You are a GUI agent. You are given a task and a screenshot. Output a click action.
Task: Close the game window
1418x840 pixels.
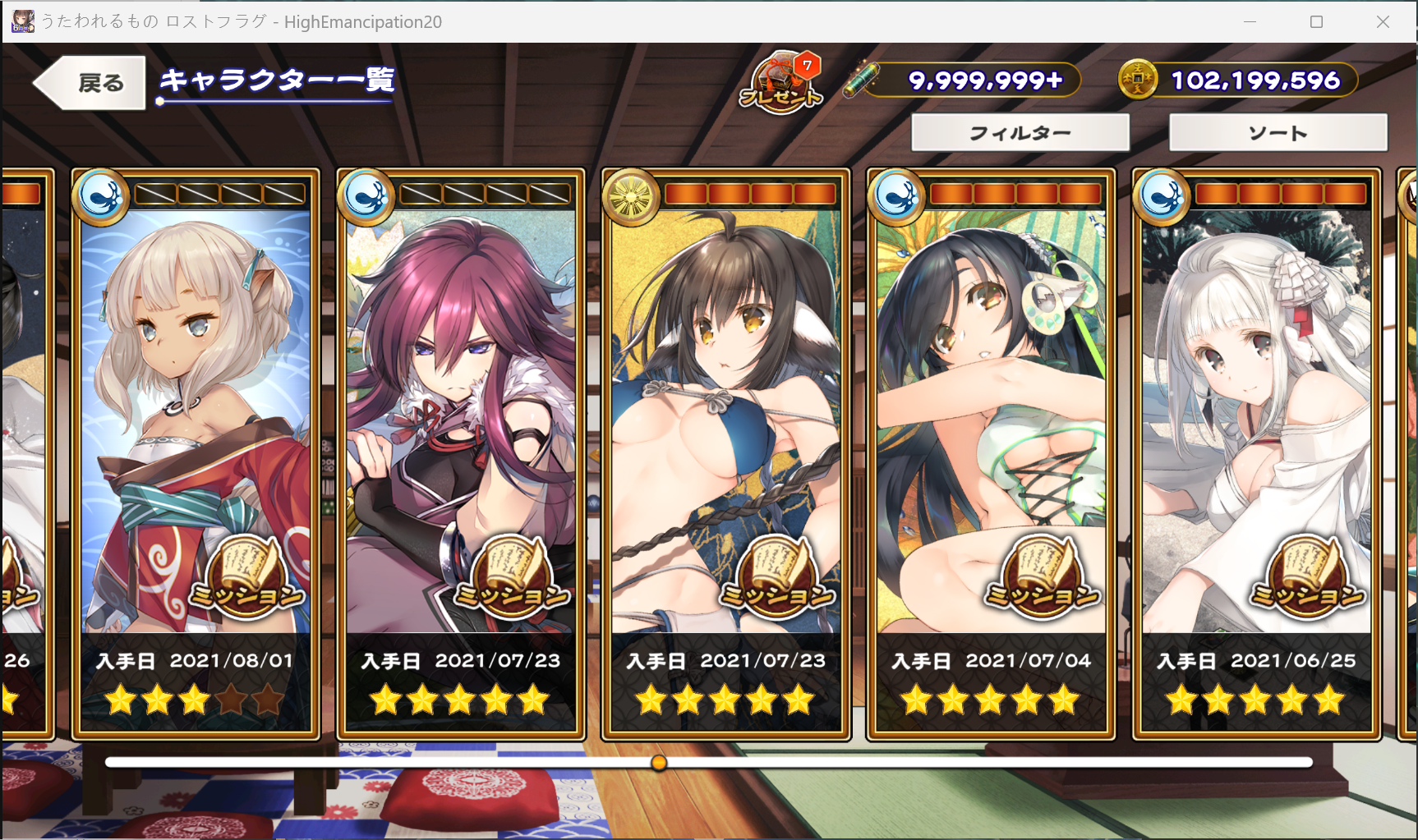coord(1383,22)
